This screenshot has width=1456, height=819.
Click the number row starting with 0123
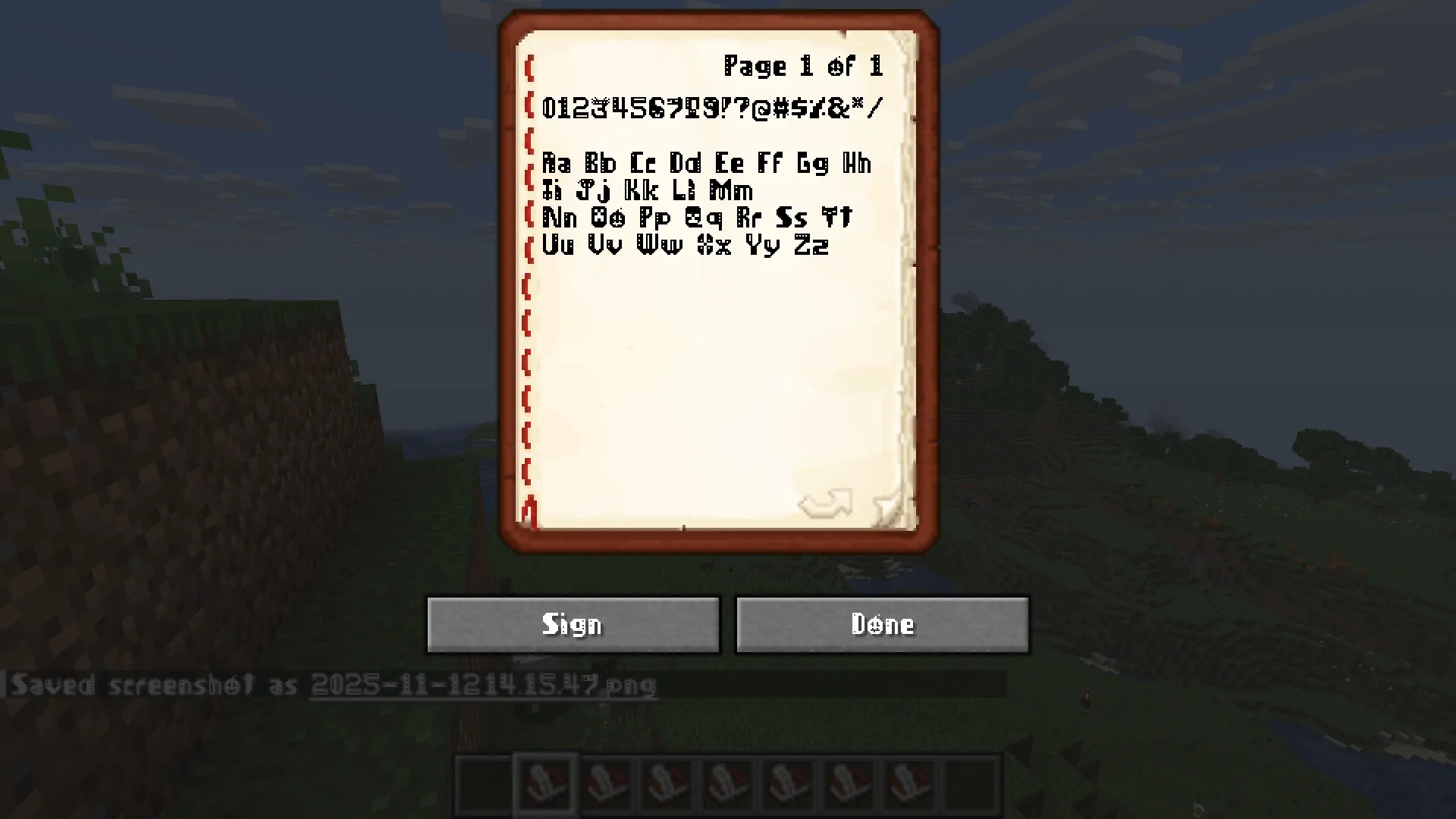tap(713, 106)
